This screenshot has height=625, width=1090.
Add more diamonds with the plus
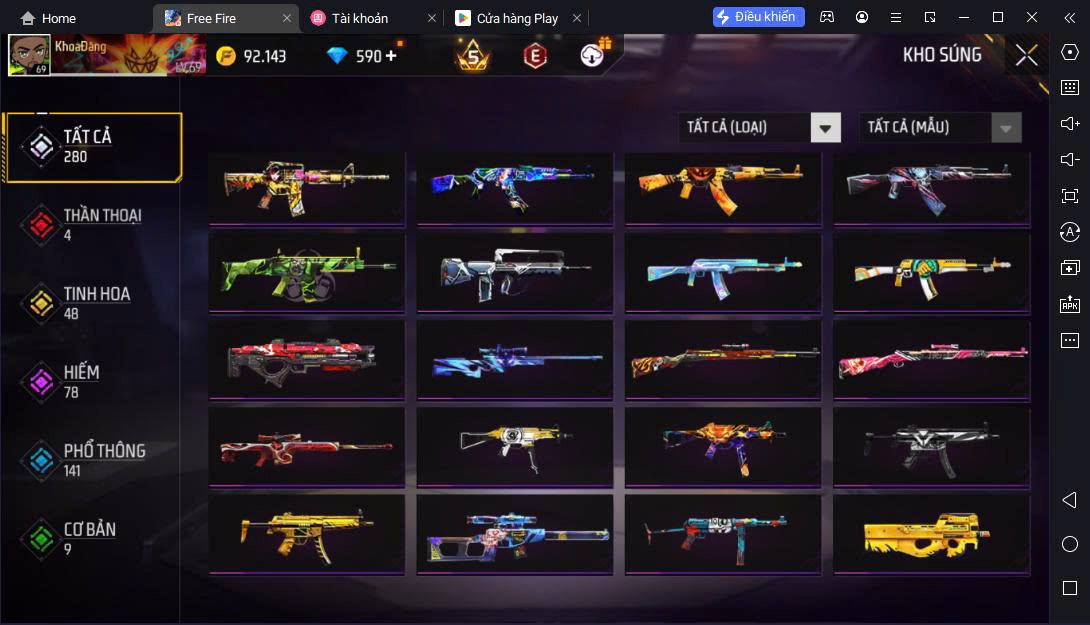390,56
